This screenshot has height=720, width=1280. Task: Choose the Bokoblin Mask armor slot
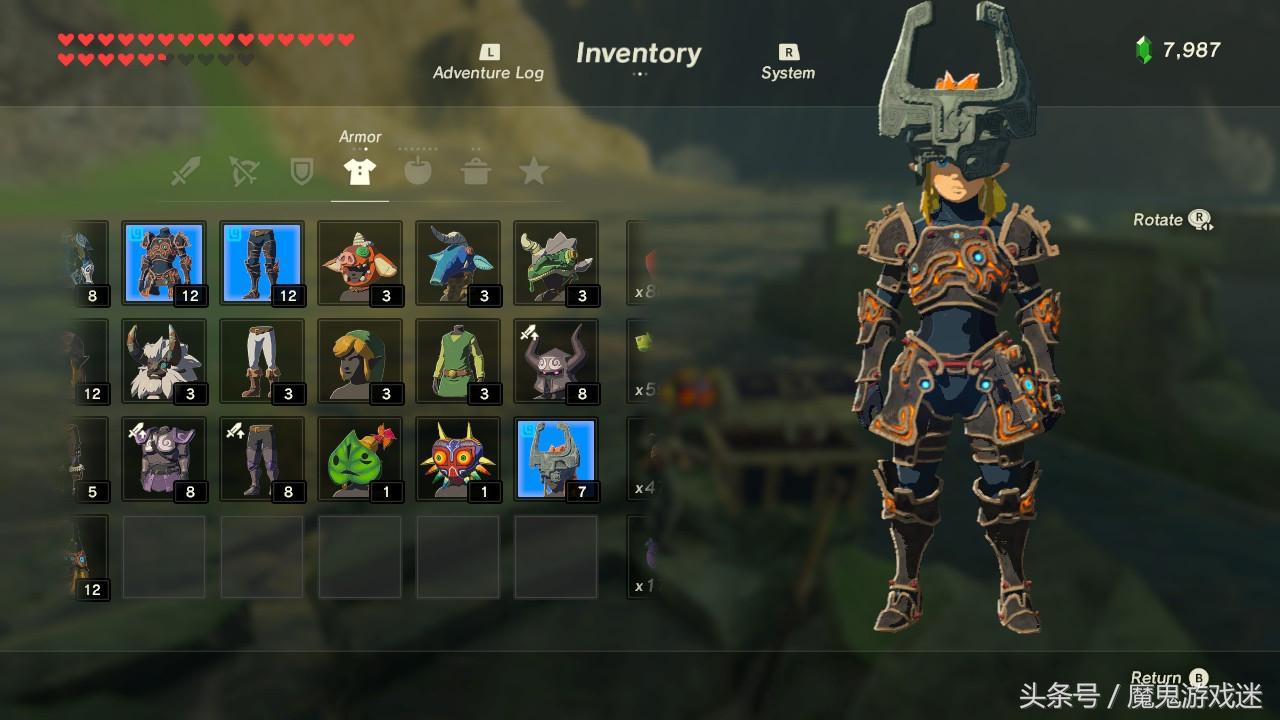tap(360, 263)
